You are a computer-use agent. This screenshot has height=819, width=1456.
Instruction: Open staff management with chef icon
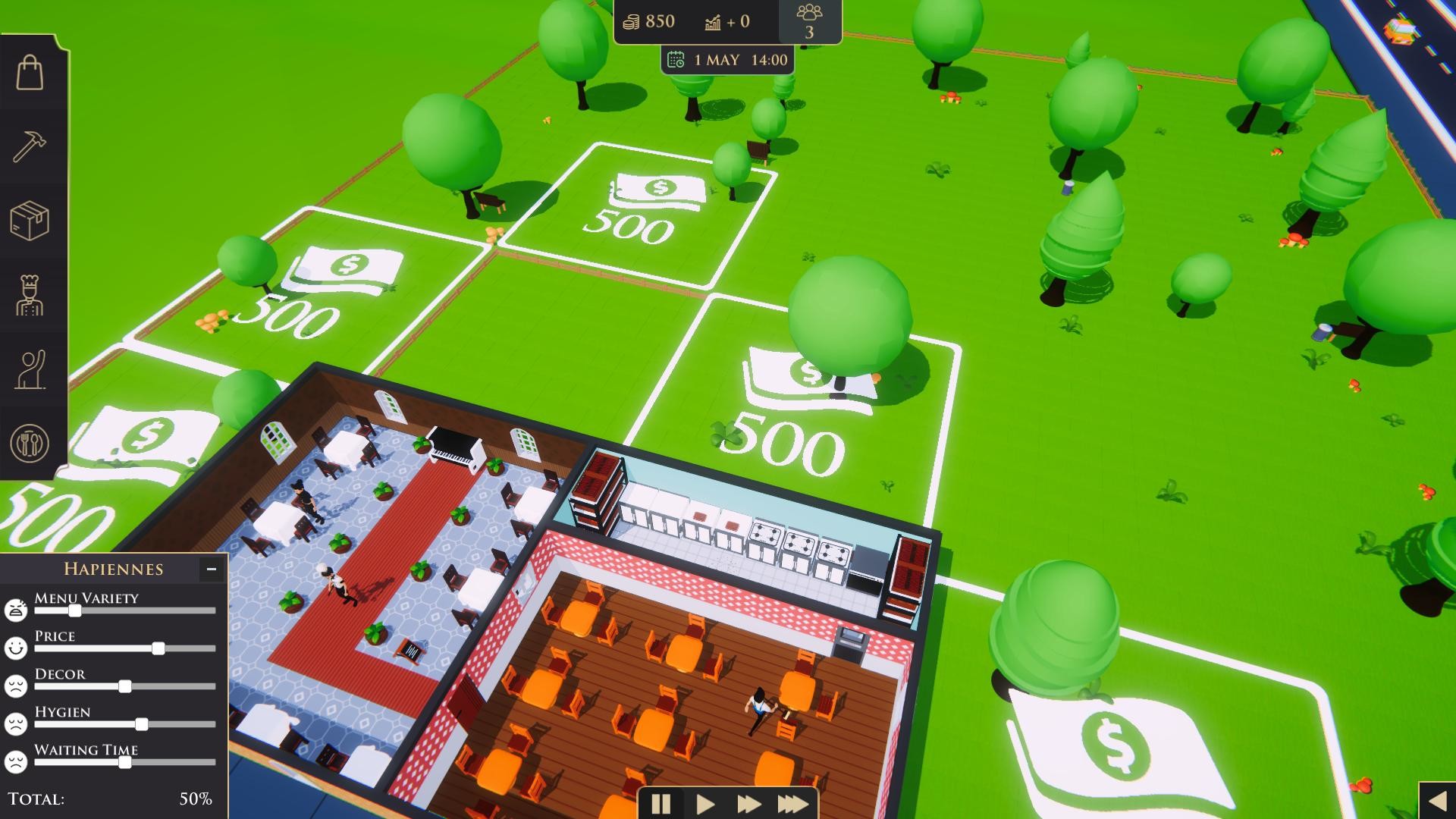point(31,296)
